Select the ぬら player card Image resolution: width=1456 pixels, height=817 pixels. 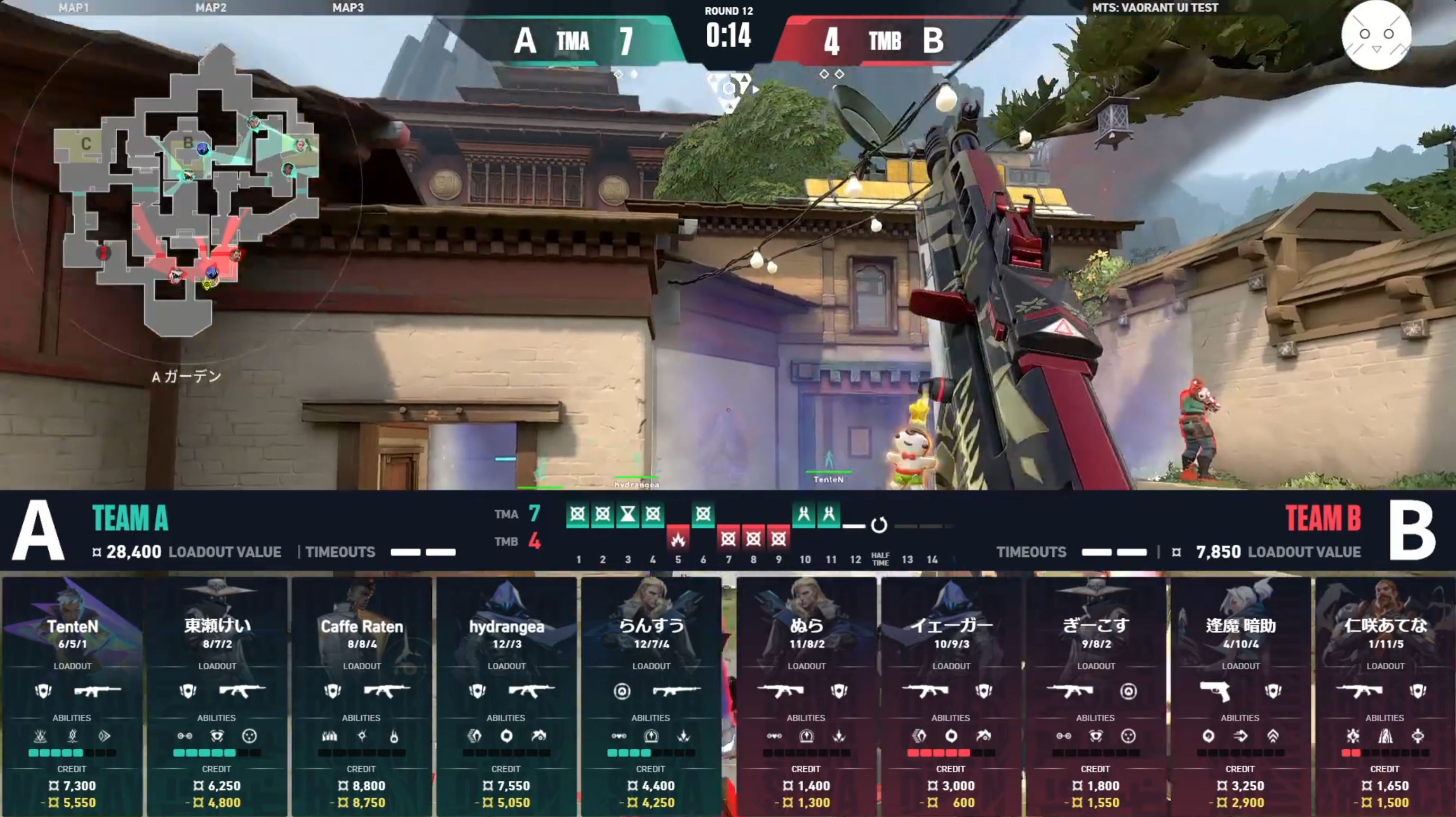[806, 696]
